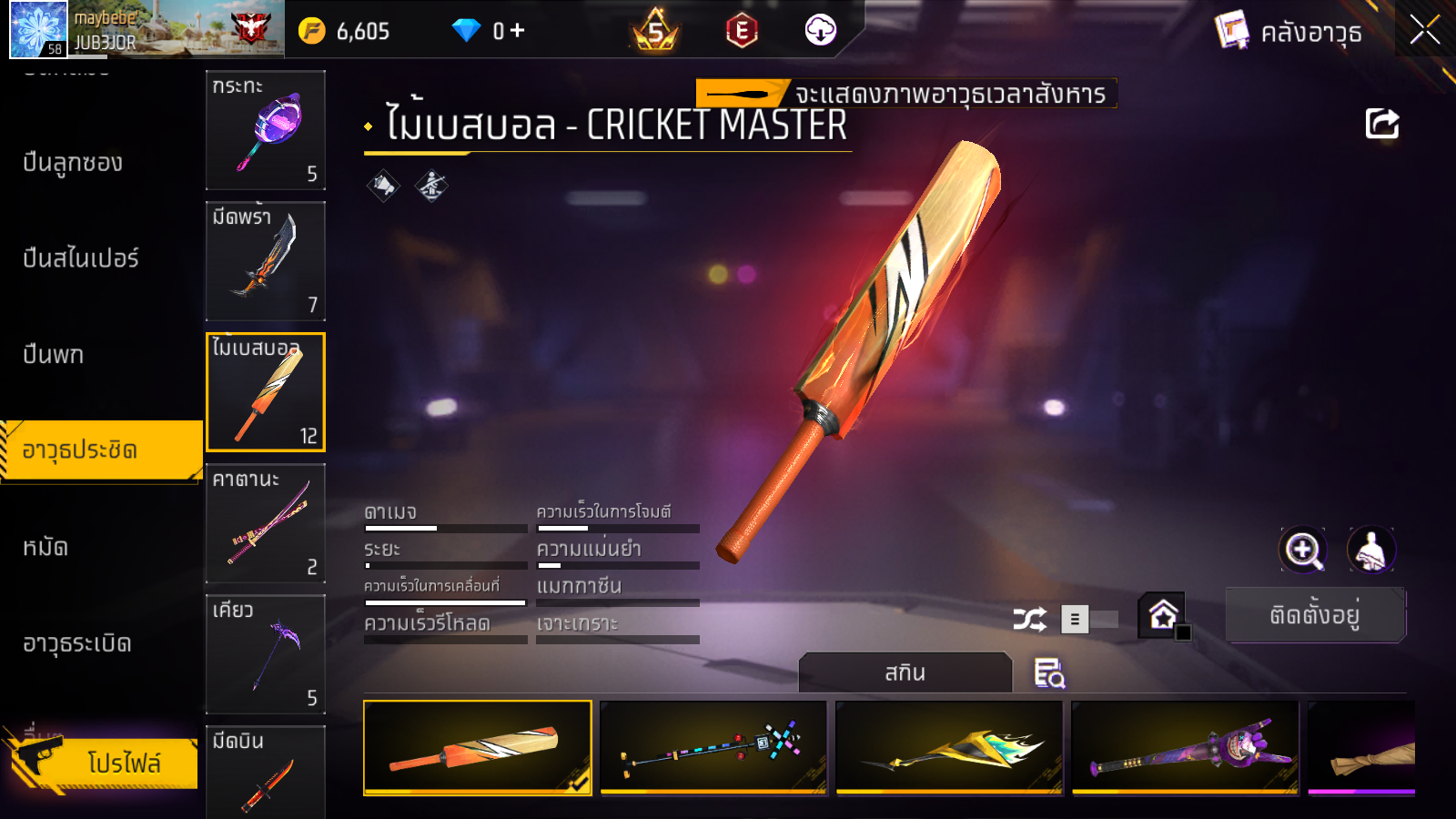This screenshot has width=1456, height=819.
Task: Open the skin list search icon
Action: pos(1049,673)
